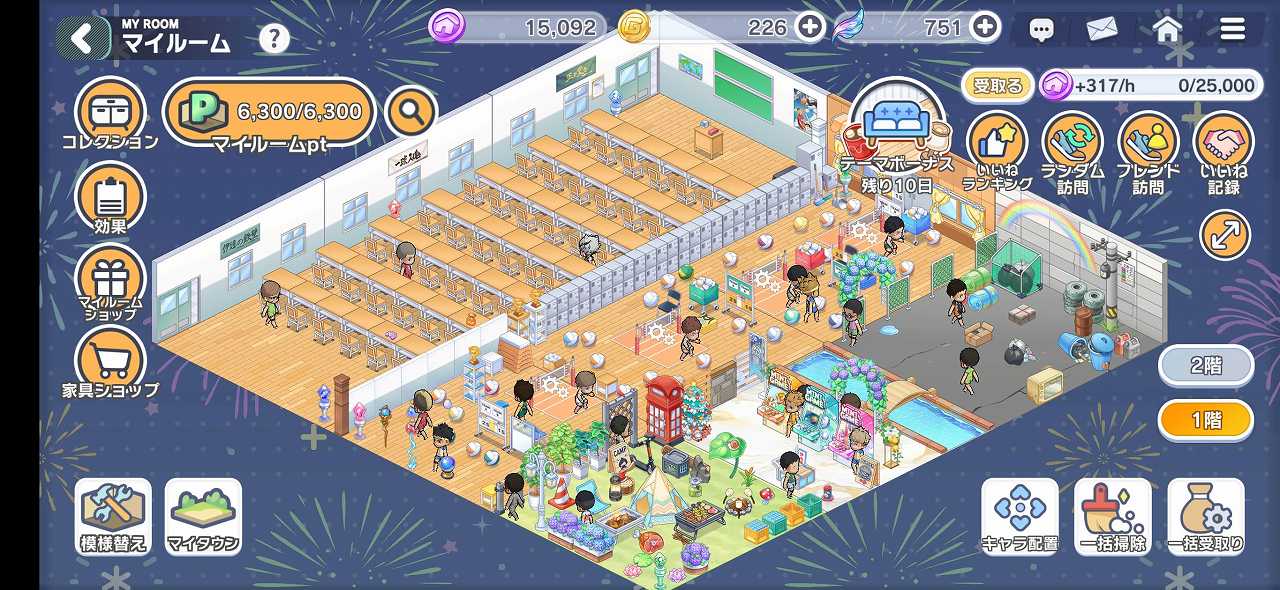
Task: Toggle the expand arrows fullscreen view
Action: point(1225,236)
